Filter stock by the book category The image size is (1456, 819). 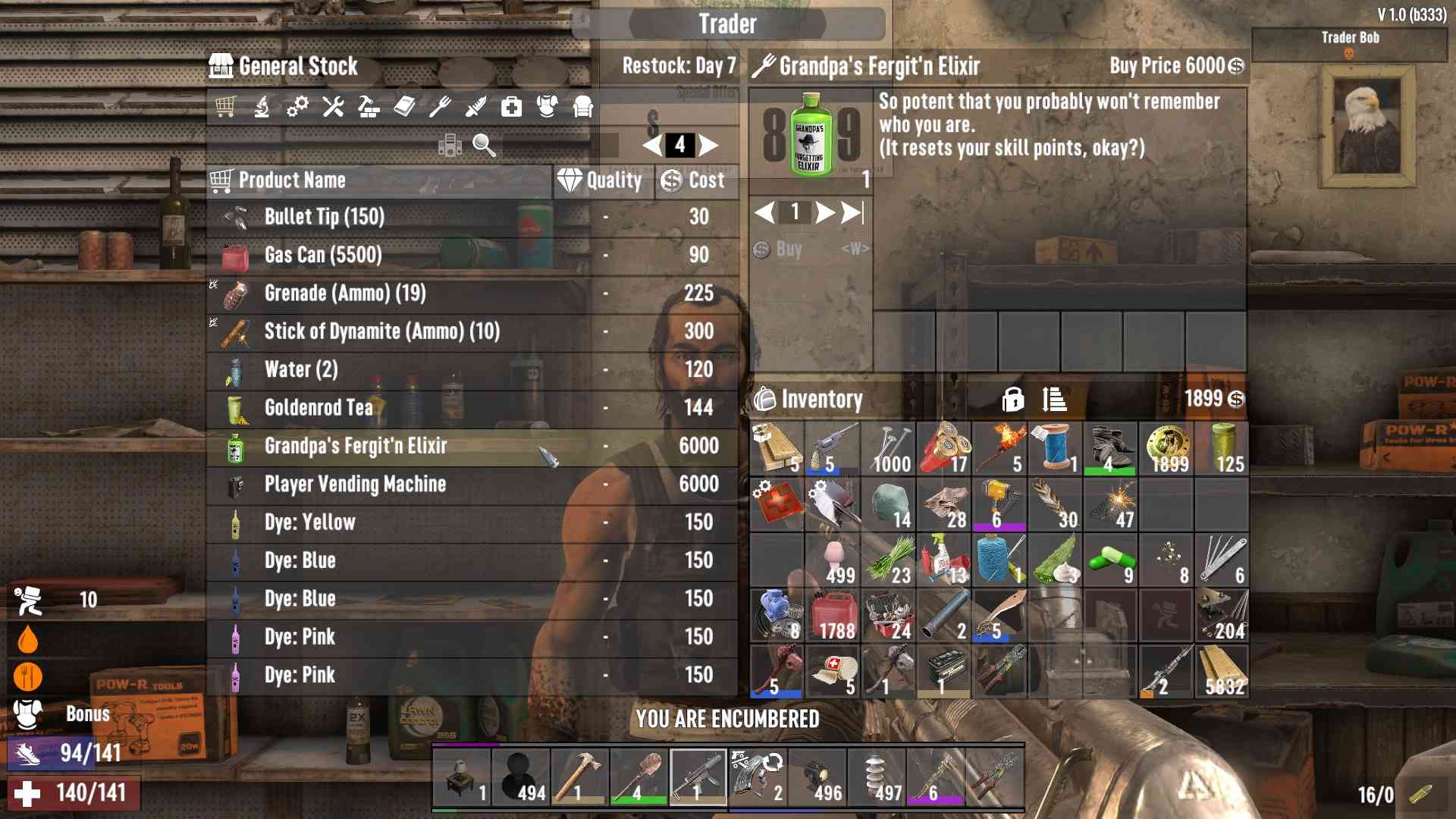404,107
